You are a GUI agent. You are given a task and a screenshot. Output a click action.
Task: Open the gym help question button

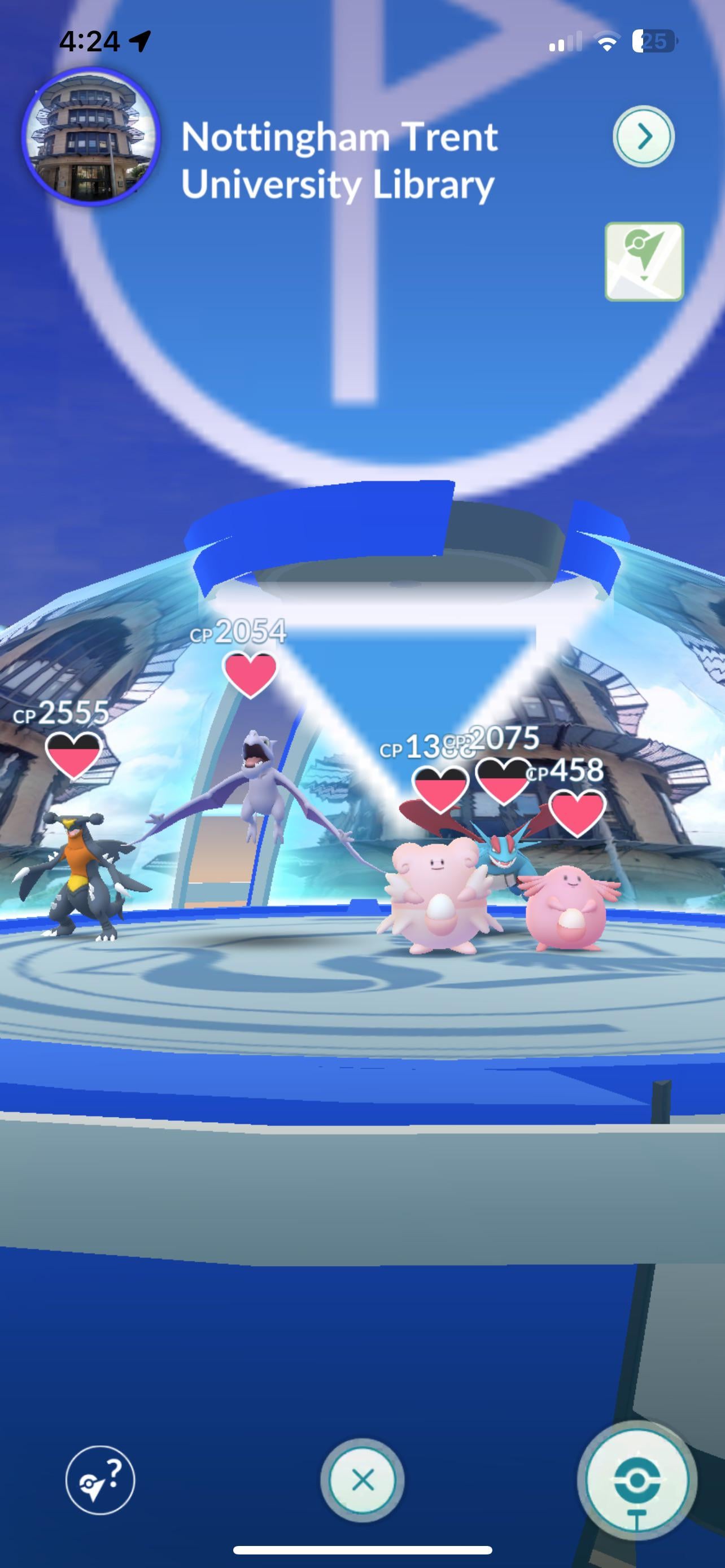tap(101, 1480)
